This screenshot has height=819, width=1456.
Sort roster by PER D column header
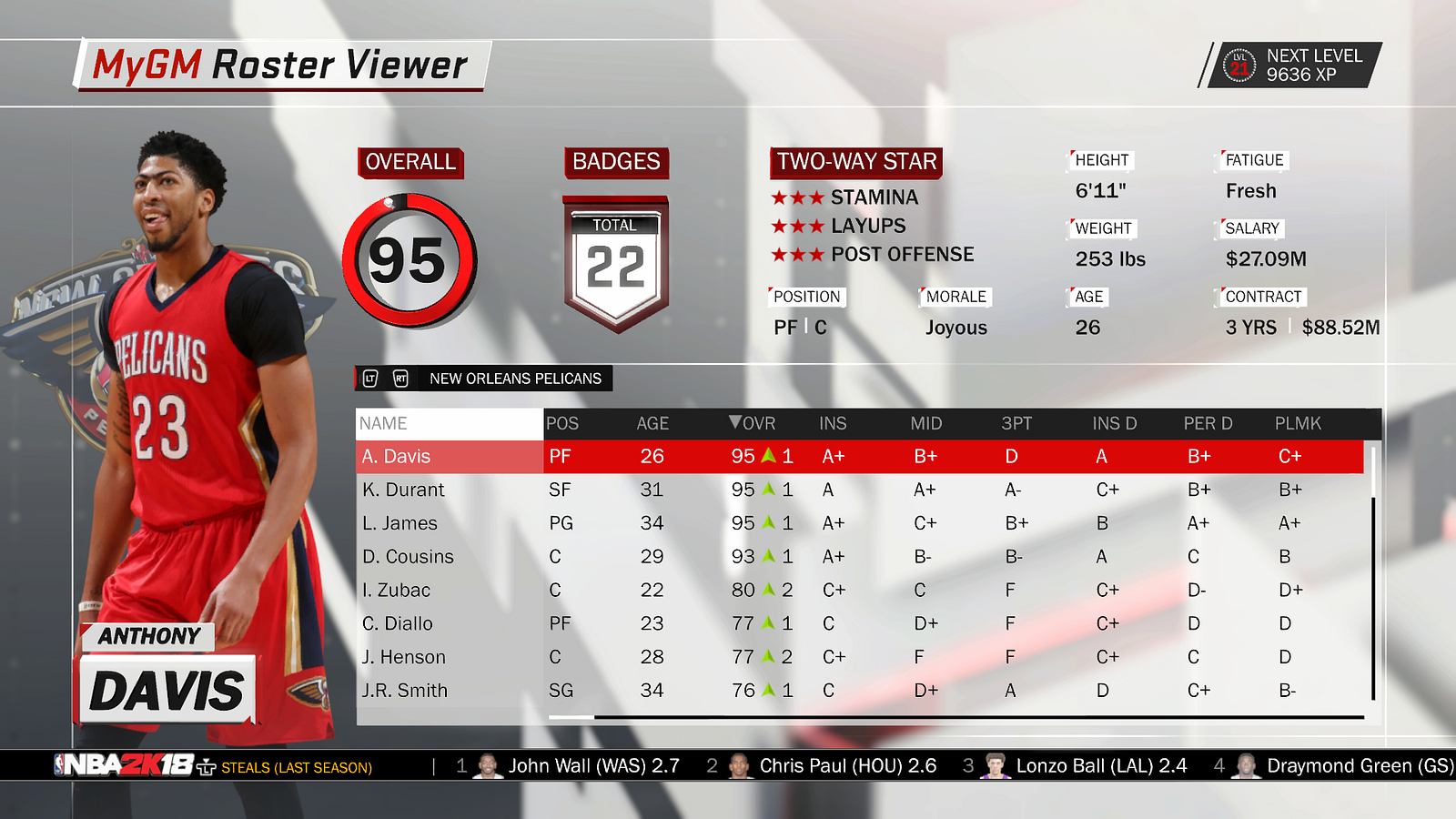1208,424
